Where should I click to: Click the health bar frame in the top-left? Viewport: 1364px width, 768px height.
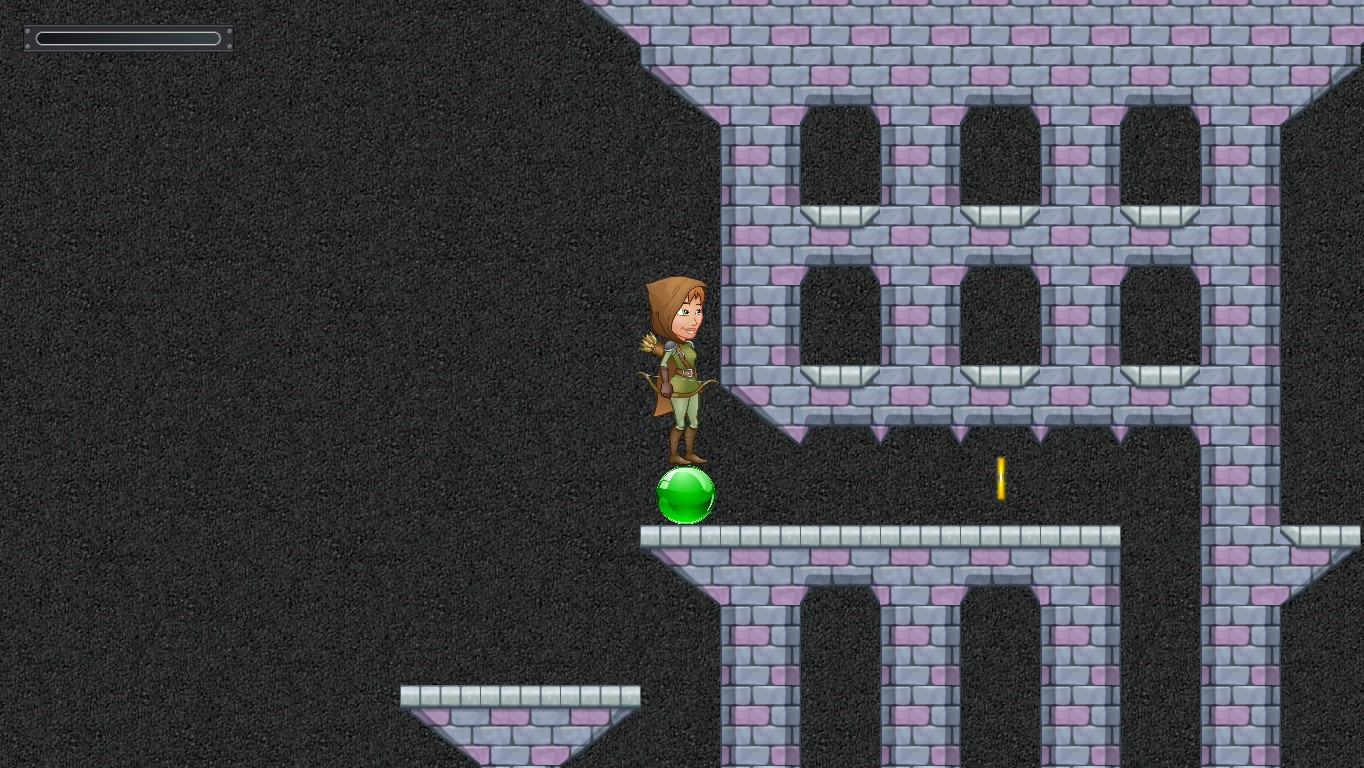[x=128, y=38]
